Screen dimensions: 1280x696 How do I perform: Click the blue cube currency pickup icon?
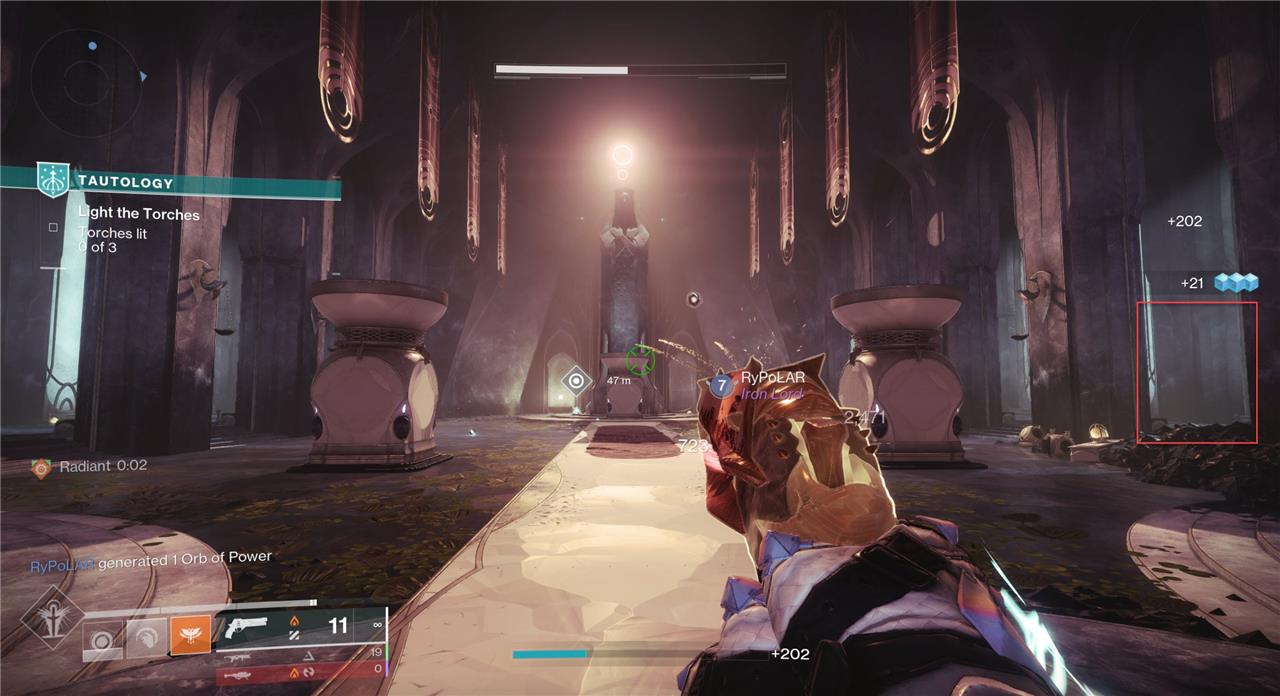pyautogui.click(x=1234, y=283)
